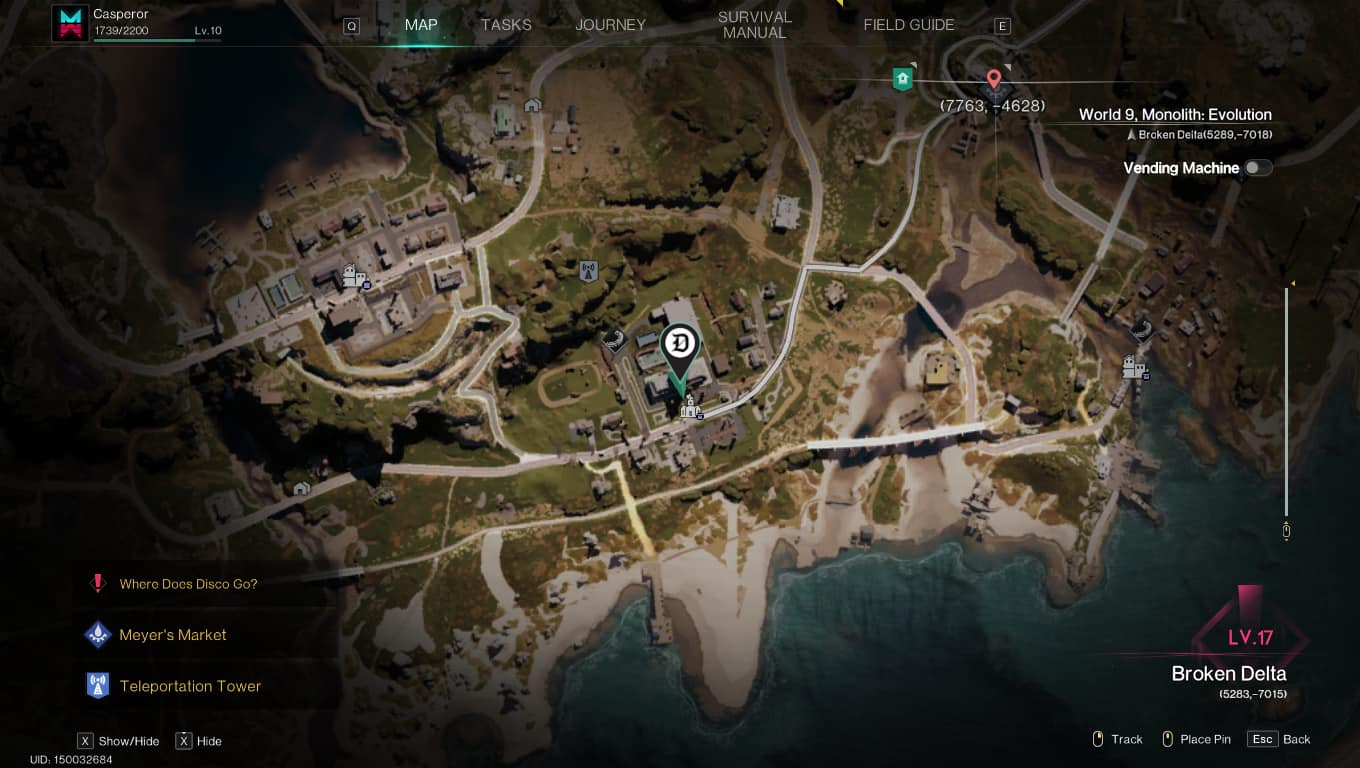Click the green house map marker
The image size is (1360, 768).
(903, 78)
